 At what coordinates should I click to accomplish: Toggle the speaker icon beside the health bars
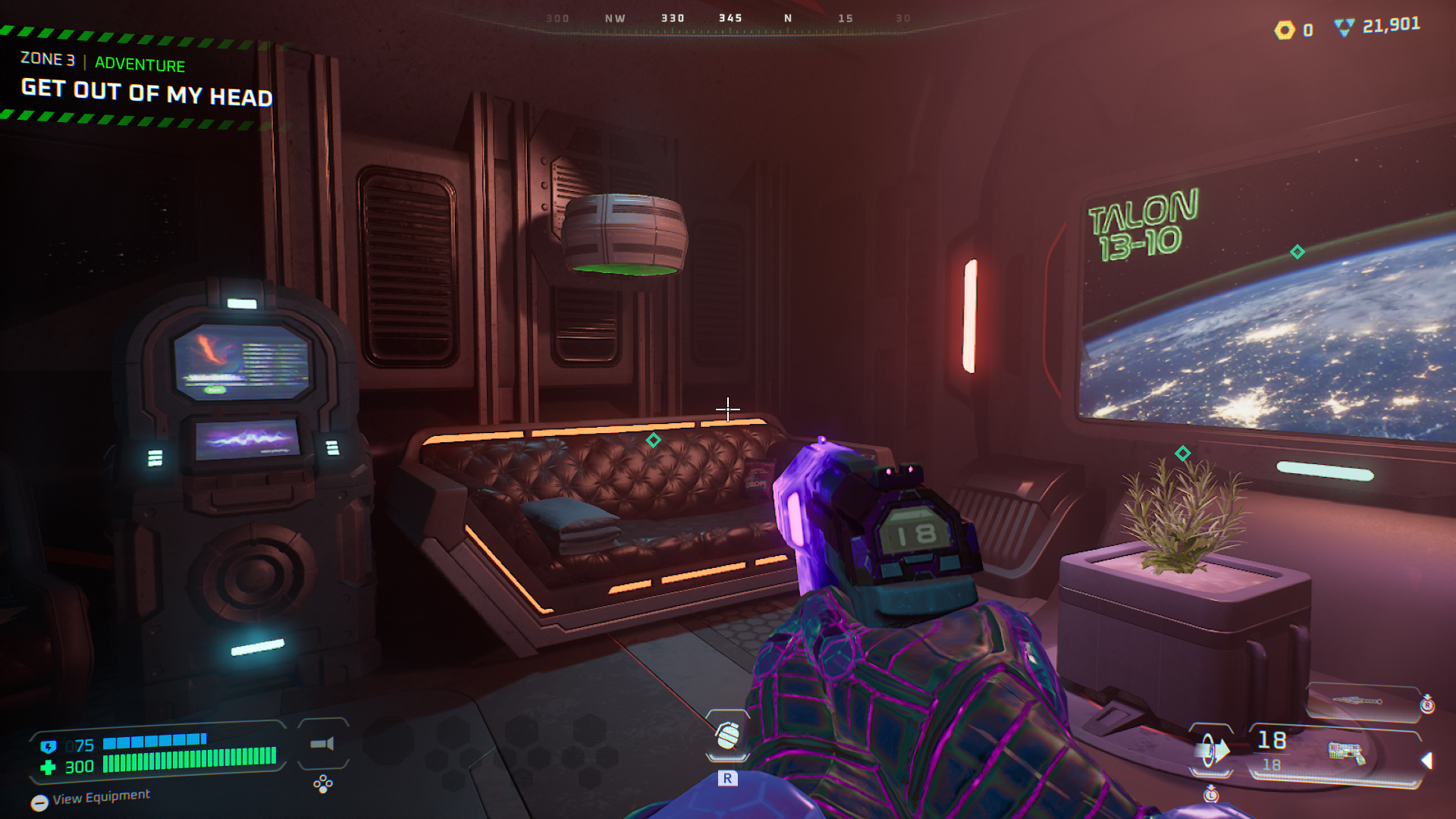click(322, 743)
